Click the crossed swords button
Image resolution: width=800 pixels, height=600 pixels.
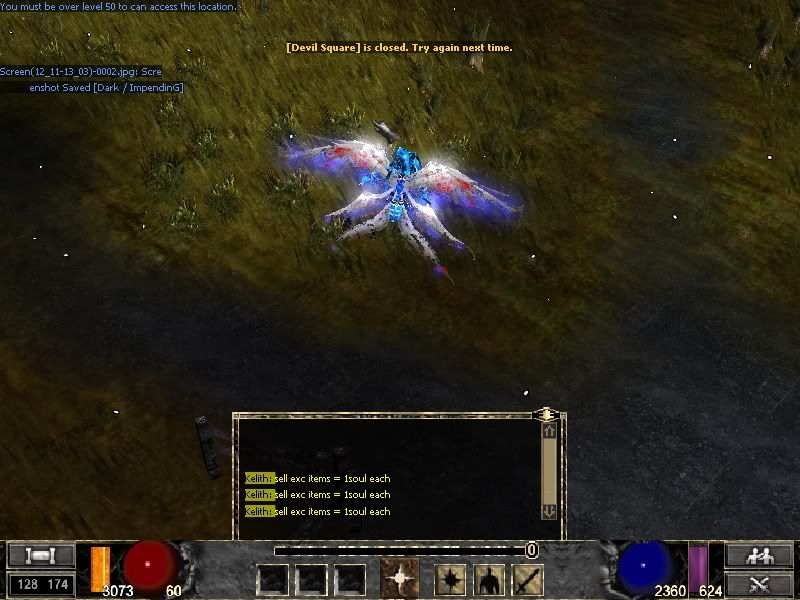click(759, 583)
